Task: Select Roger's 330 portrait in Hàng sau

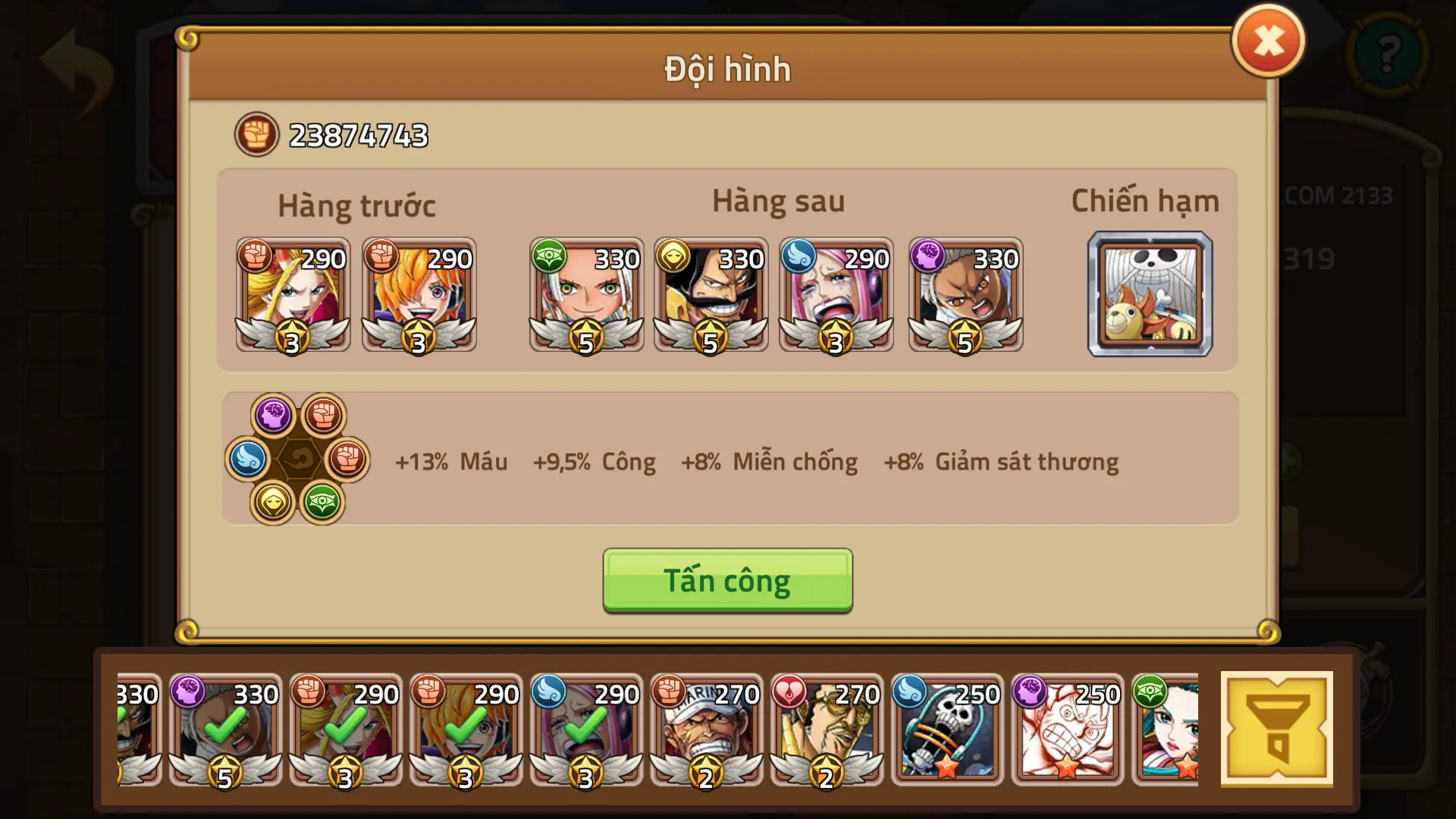Action: 711,294
